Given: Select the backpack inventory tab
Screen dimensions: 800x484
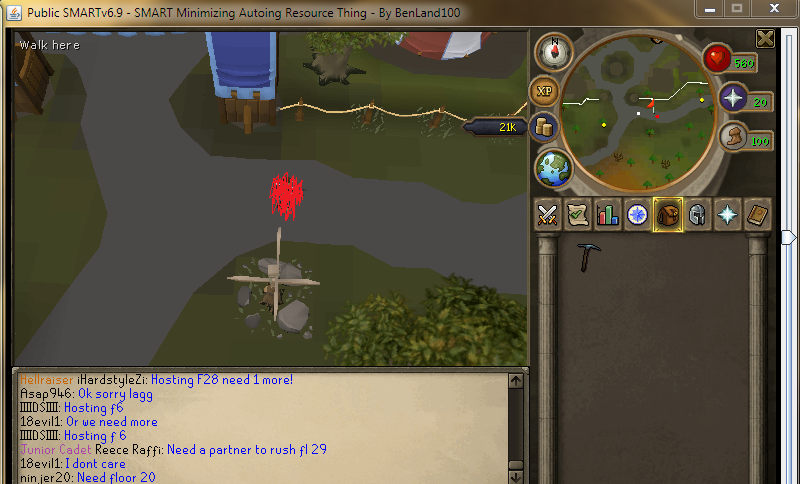Looking at the screenshot, I should [667, 214].
